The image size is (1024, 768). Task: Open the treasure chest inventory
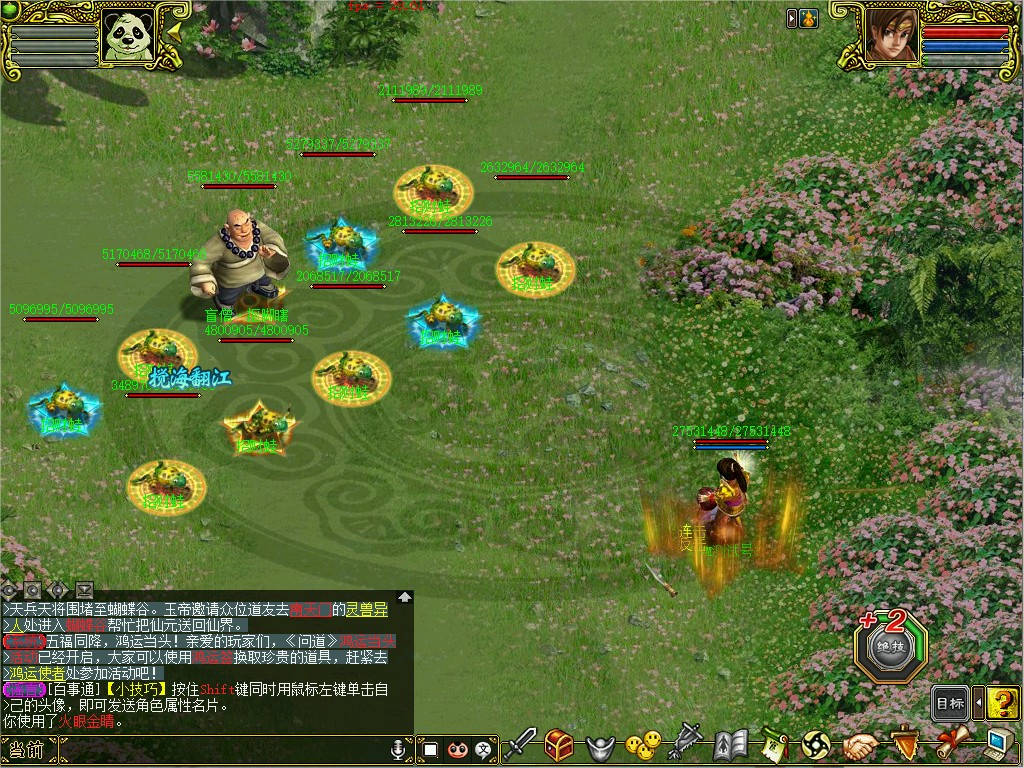pyautogui.click(x=559, y=745)
